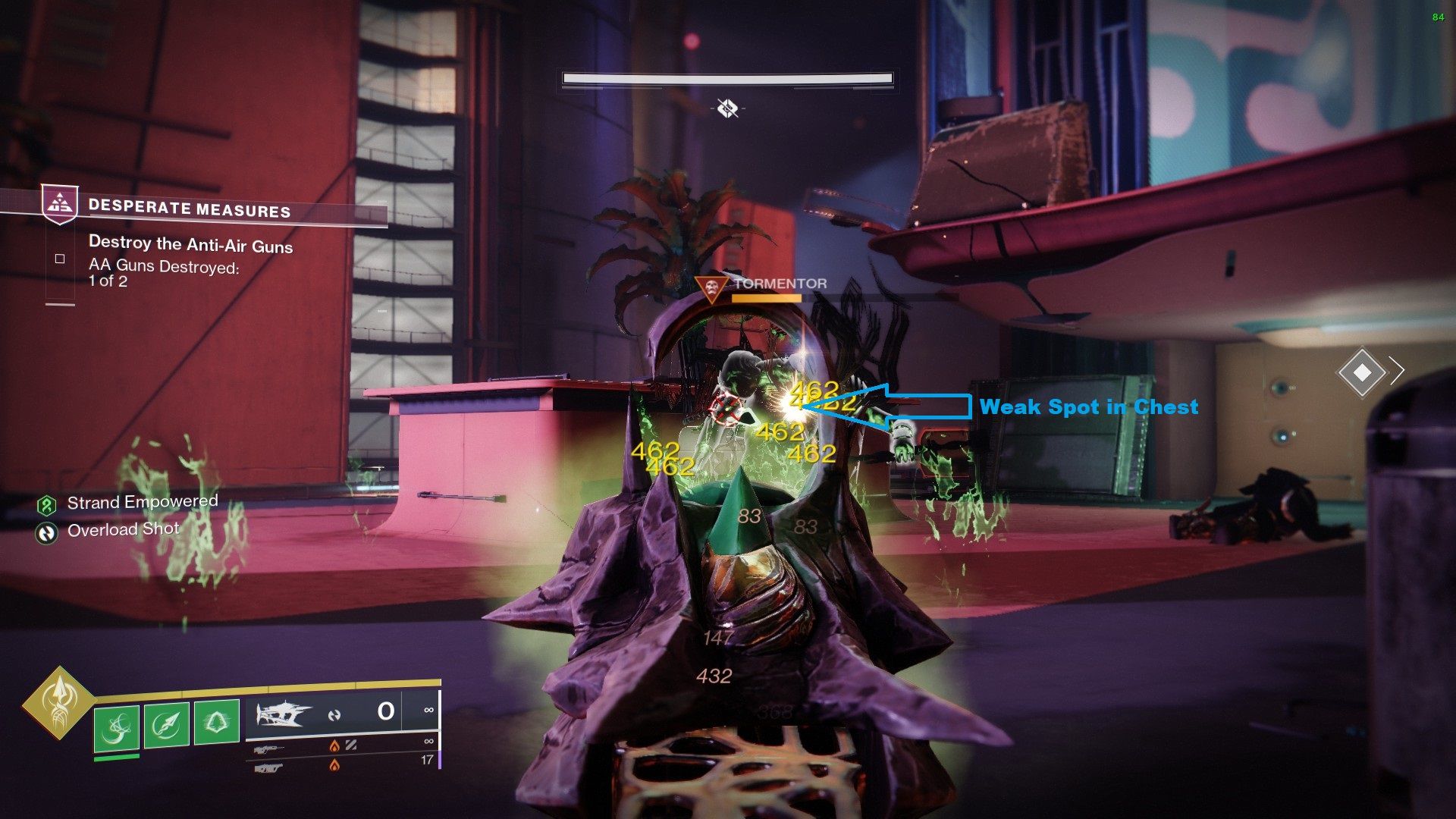Toggle the objective checkbox beside AA Guns Destroyed
1456x819 pixels.
[x=59, y=259]
